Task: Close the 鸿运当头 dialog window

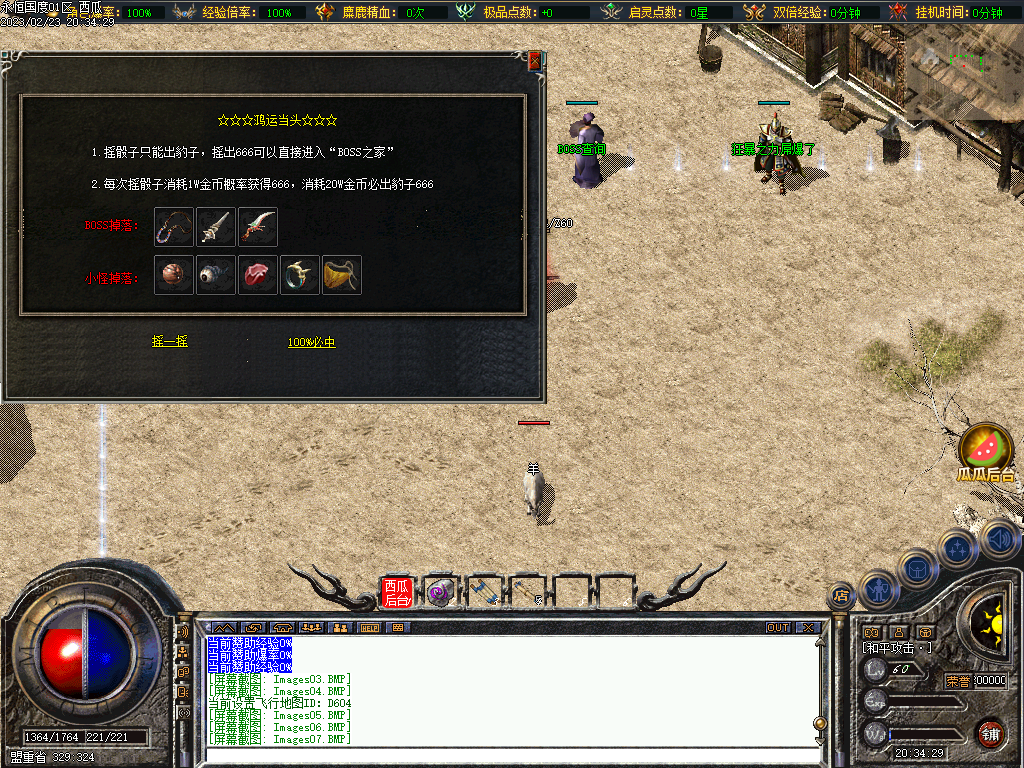Action: [534, 61]
